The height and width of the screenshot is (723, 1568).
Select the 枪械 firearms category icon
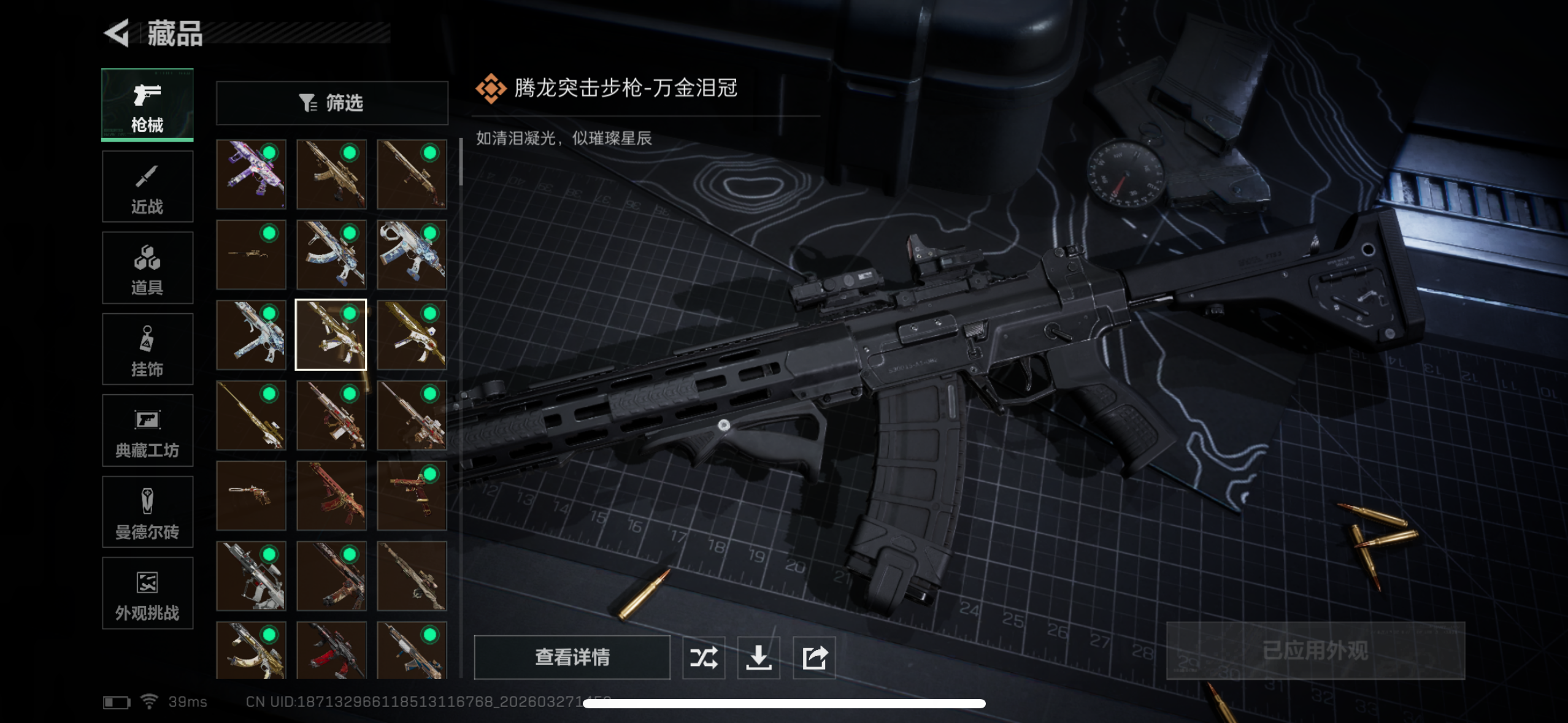coord(147,104)
